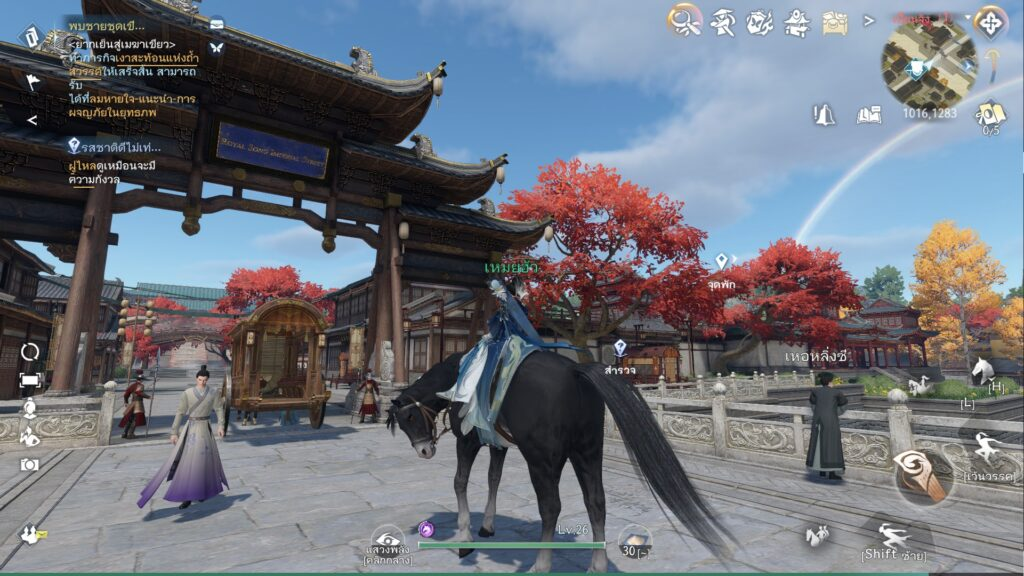The image size is (1024, 576).
Task: Open the golden chest icon menu
Action: coord(835,21)
